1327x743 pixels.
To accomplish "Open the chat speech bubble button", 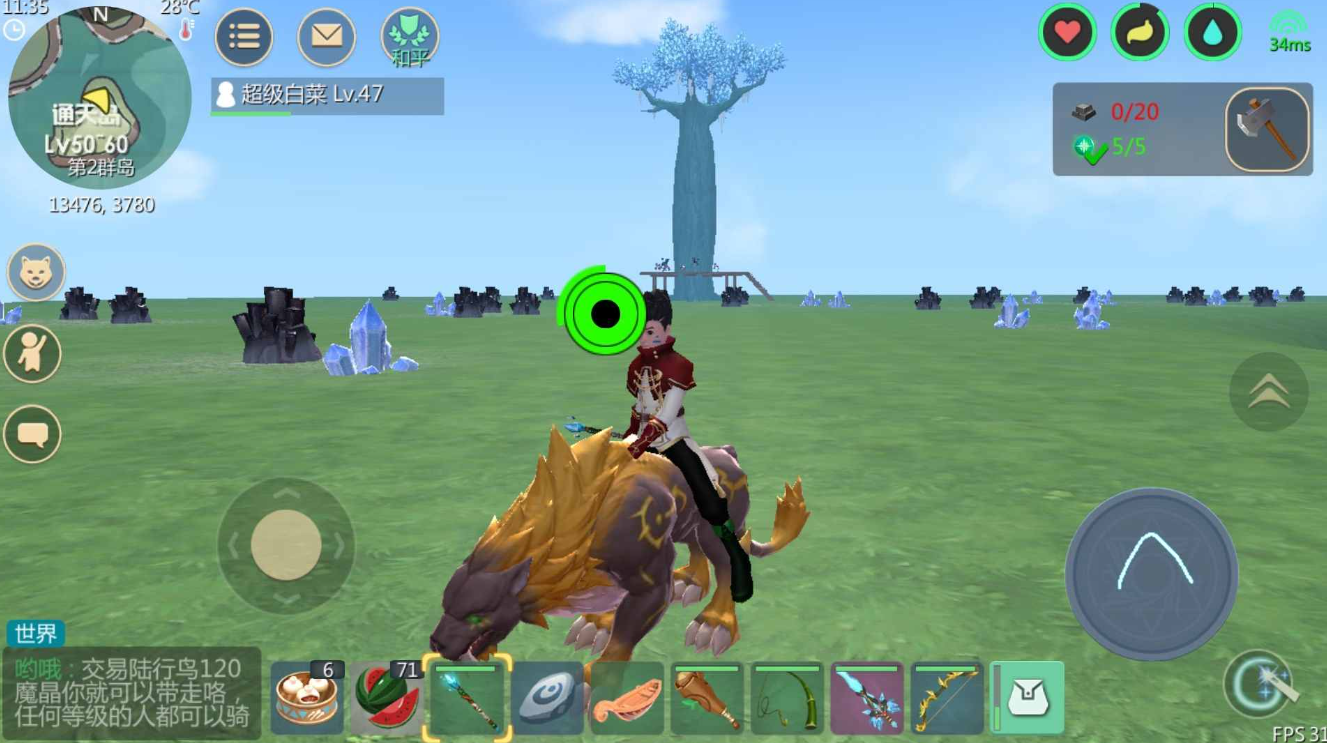I will coord(33,434).
